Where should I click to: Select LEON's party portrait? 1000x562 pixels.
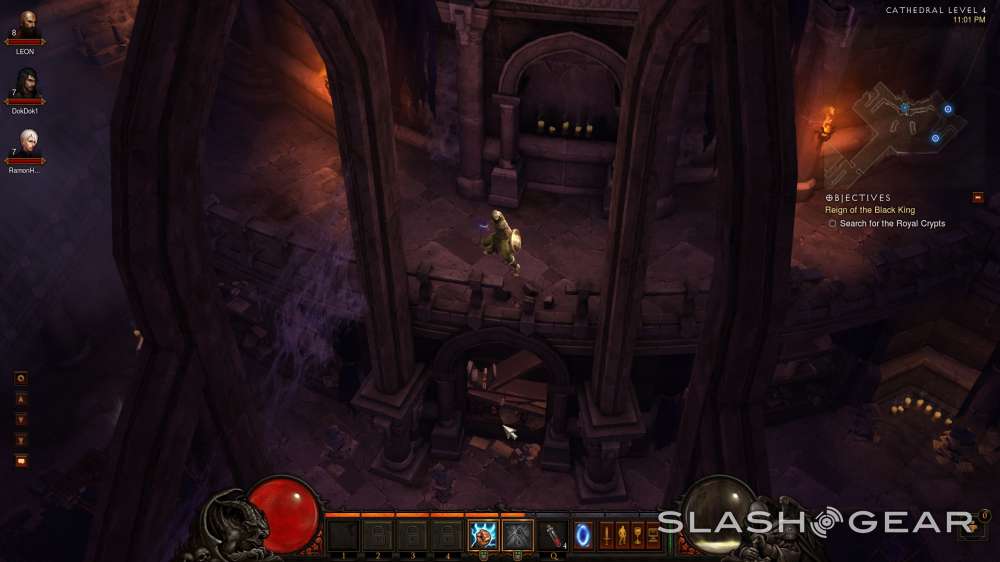click(x=27, y=23)
